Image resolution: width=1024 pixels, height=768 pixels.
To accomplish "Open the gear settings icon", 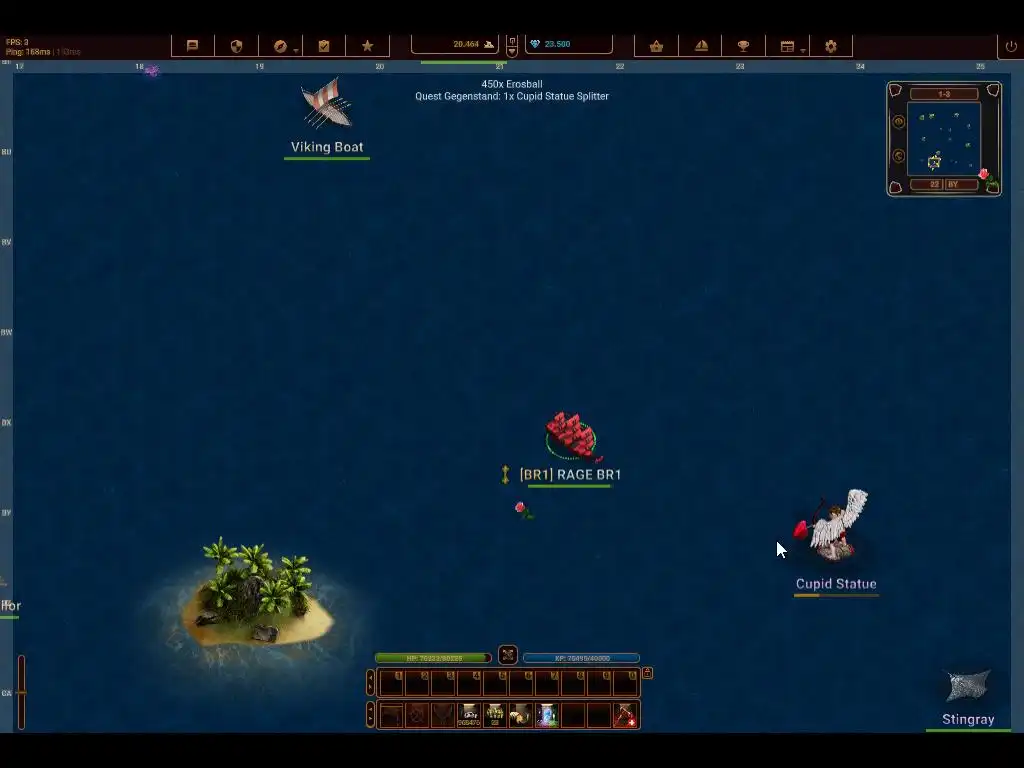I will 831,46.
